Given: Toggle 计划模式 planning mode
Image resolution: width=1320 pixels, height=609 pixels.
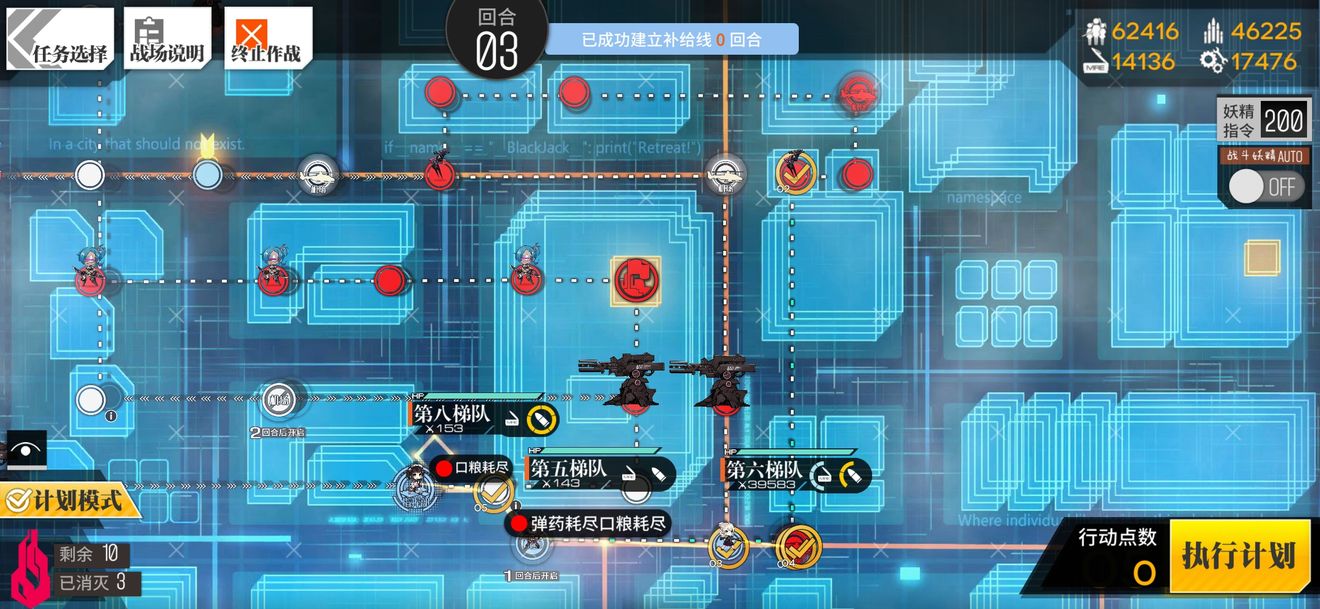Looking at the screenshot, I should tap(70, 498).
